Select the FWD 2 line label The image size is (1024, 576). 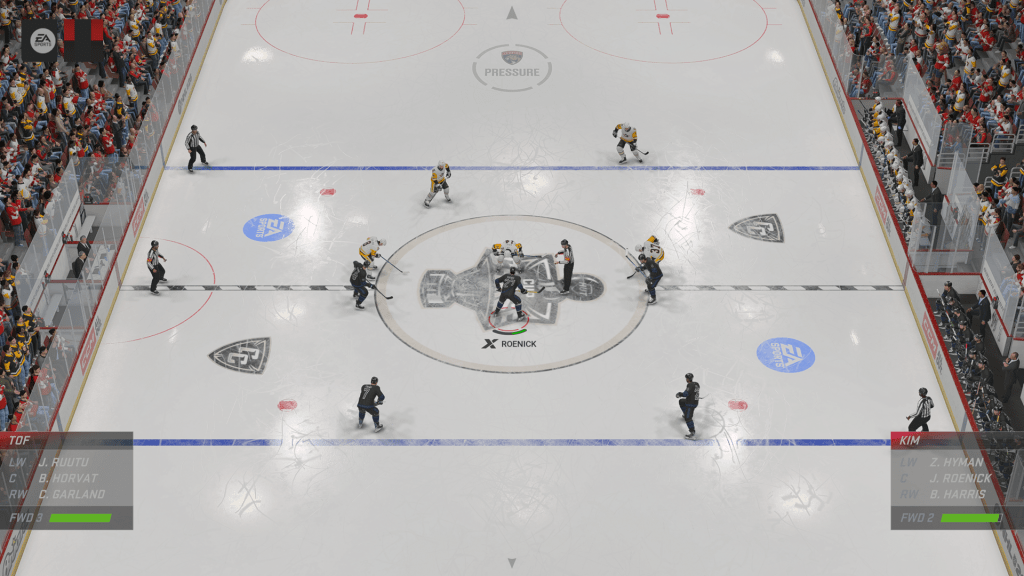pyautogui.click(x=916, y=518)
